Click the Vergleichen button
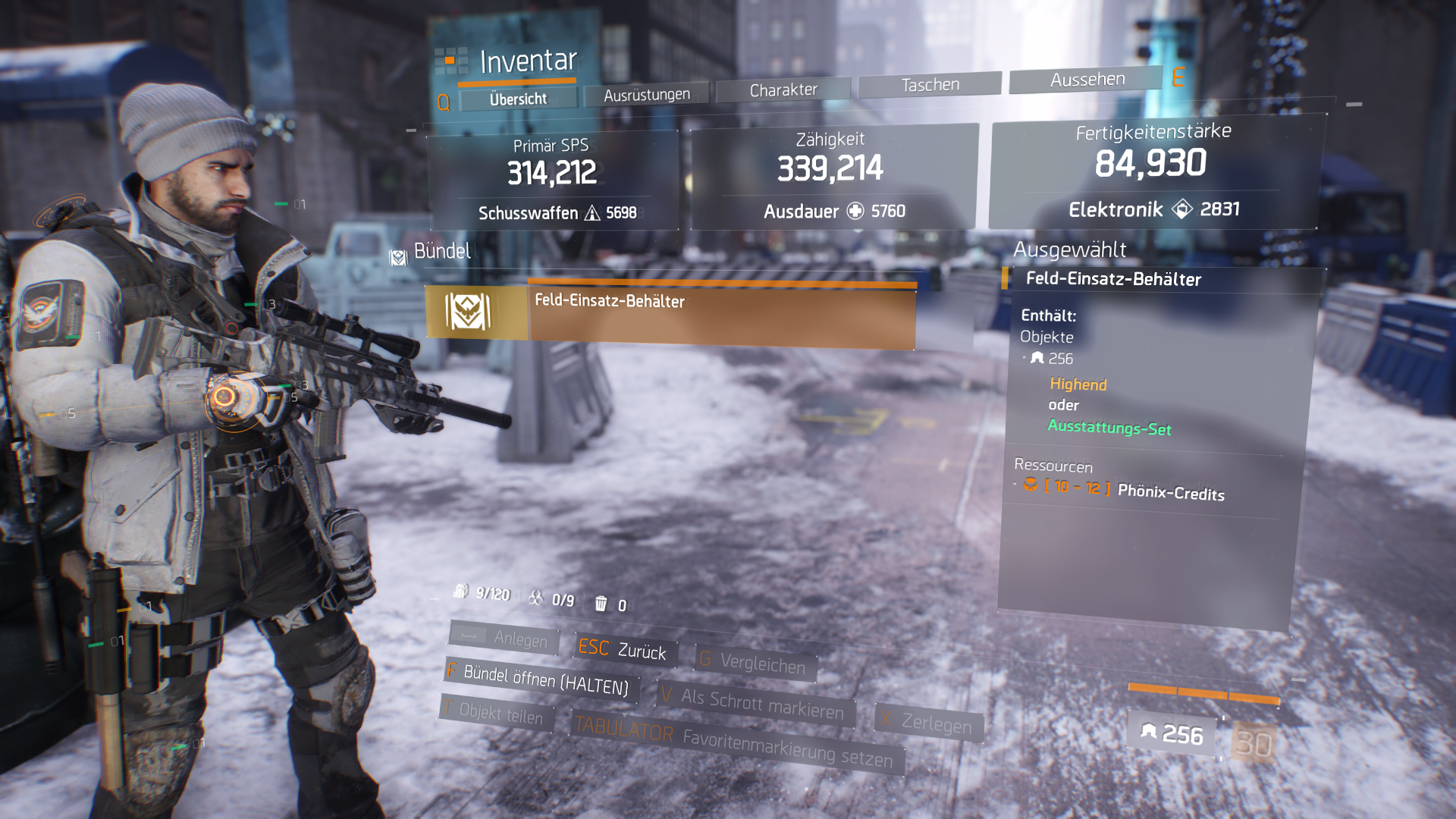The height and width of the screenshot is (819, 1456). (x=755, y=663)
